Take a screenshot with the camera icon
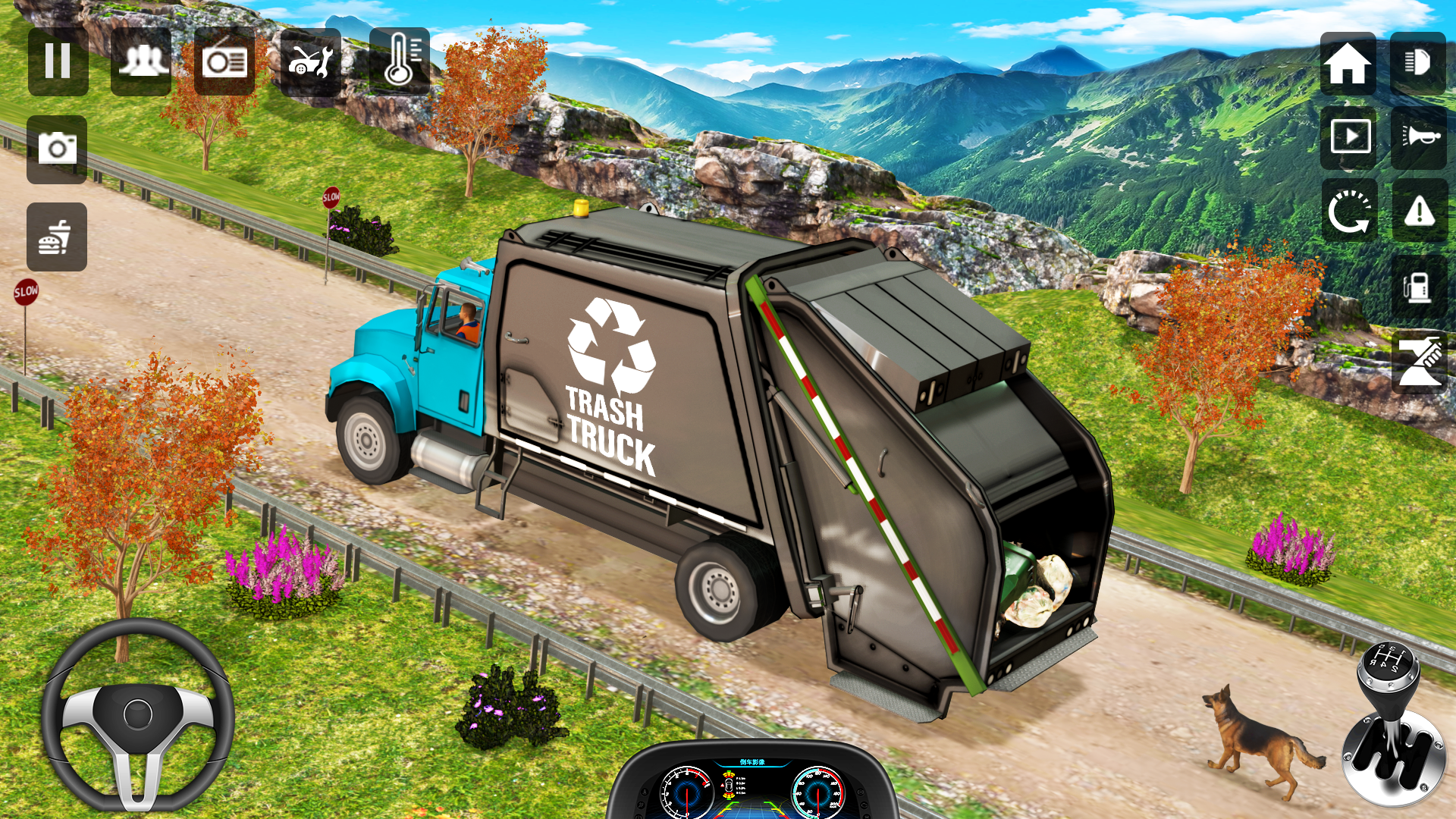1456x819 pixels. click(x=57, y=148)
